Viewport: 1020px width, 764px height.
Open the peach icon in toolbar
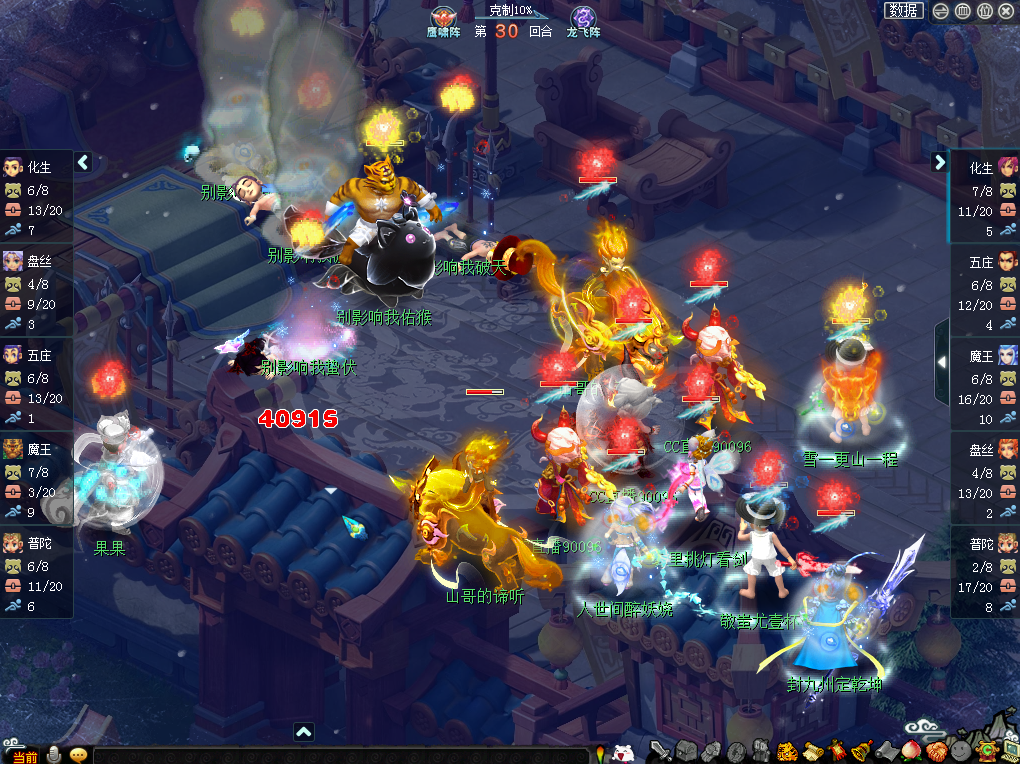[x=911, y=751]
